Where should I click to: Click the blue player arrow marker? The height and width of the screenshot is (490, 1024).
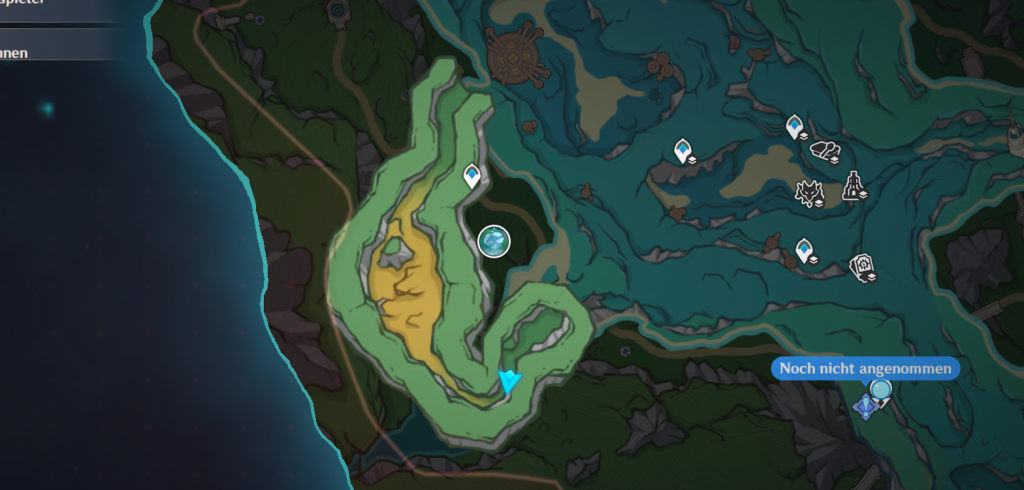[510, 380]
